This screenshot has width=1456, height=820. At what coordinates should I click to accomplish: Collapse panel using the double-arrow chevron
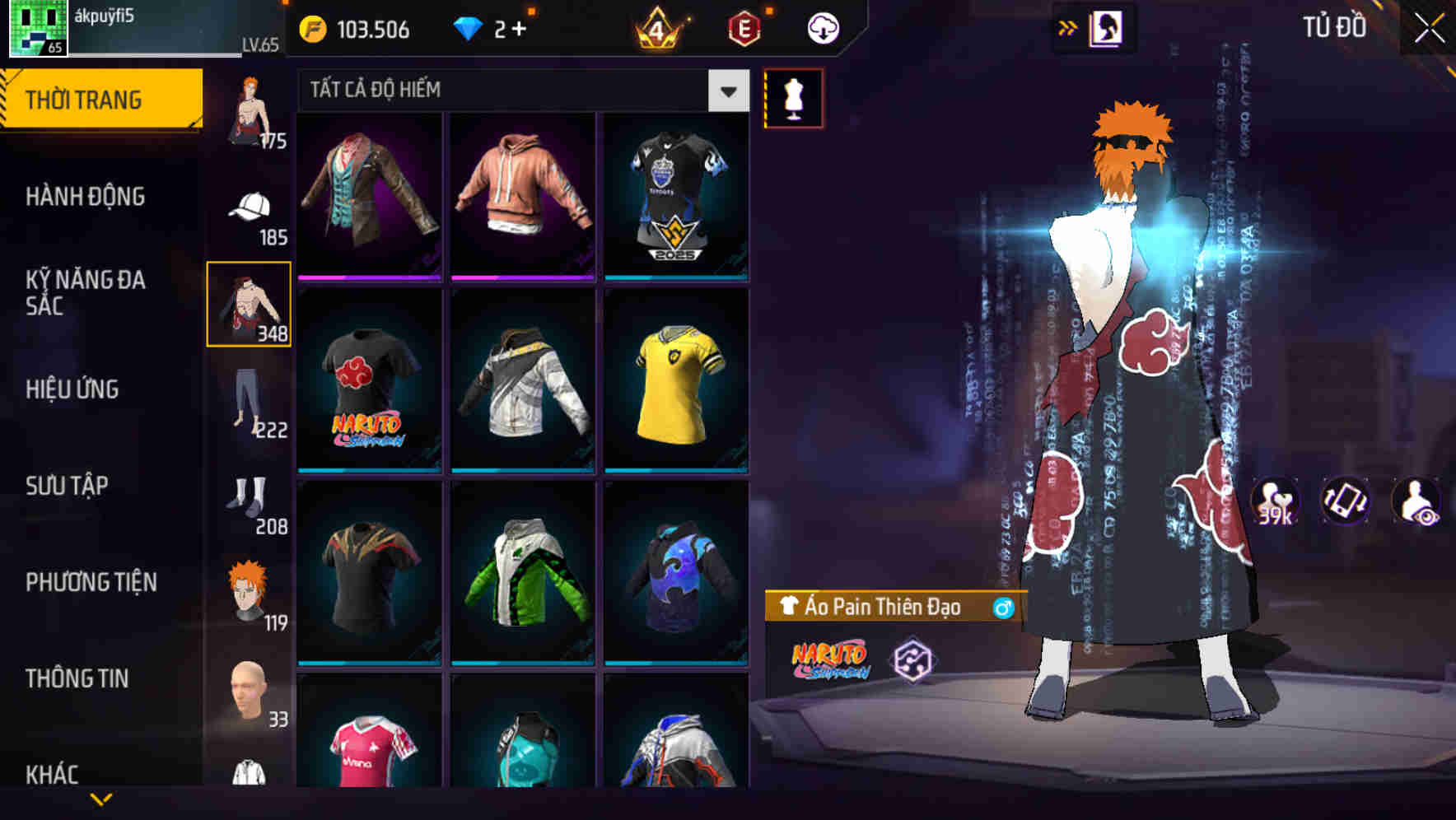click(1068, 26)
